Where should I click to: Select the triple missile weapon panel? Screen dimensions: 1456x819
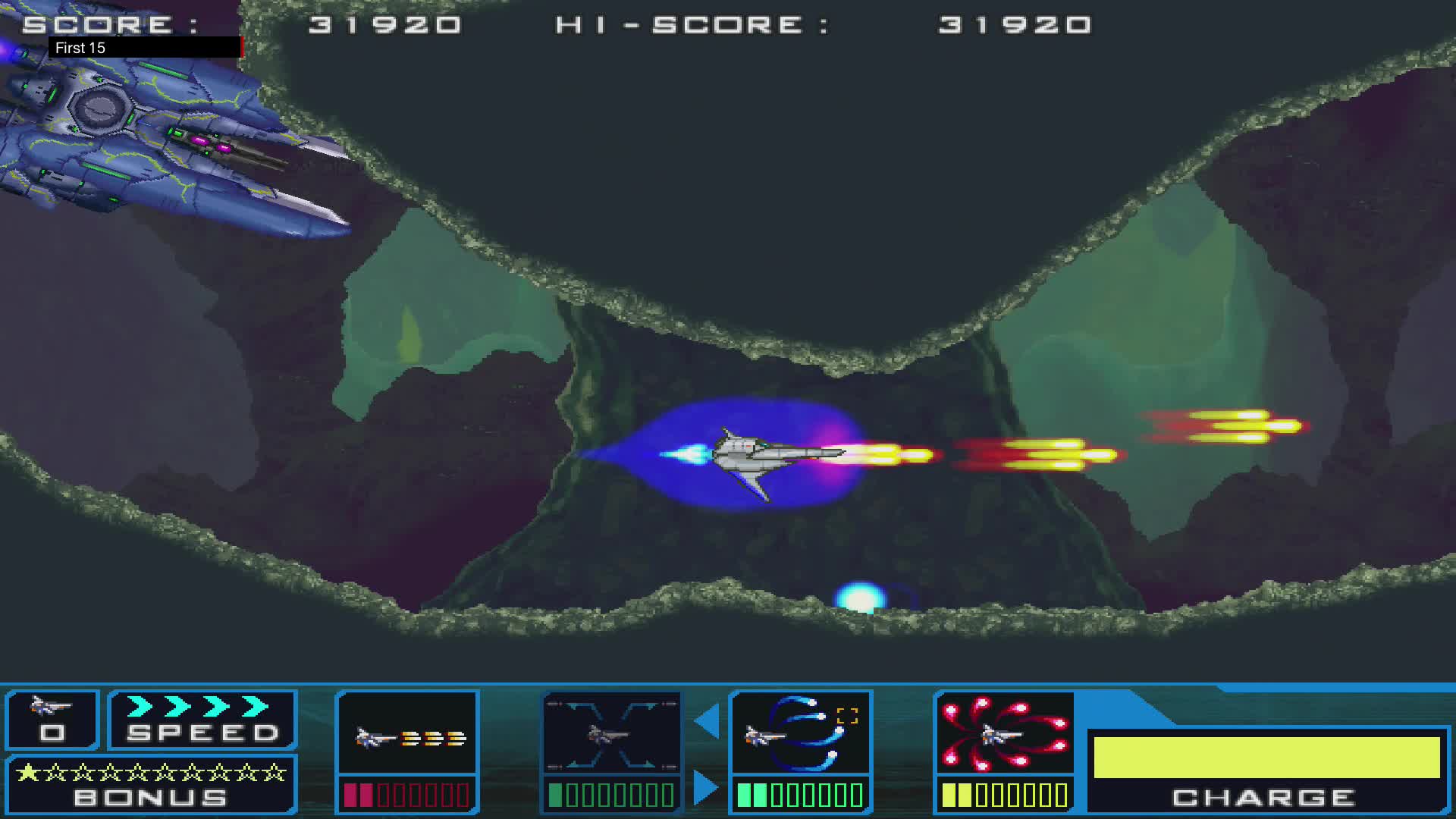pos(407,734)
